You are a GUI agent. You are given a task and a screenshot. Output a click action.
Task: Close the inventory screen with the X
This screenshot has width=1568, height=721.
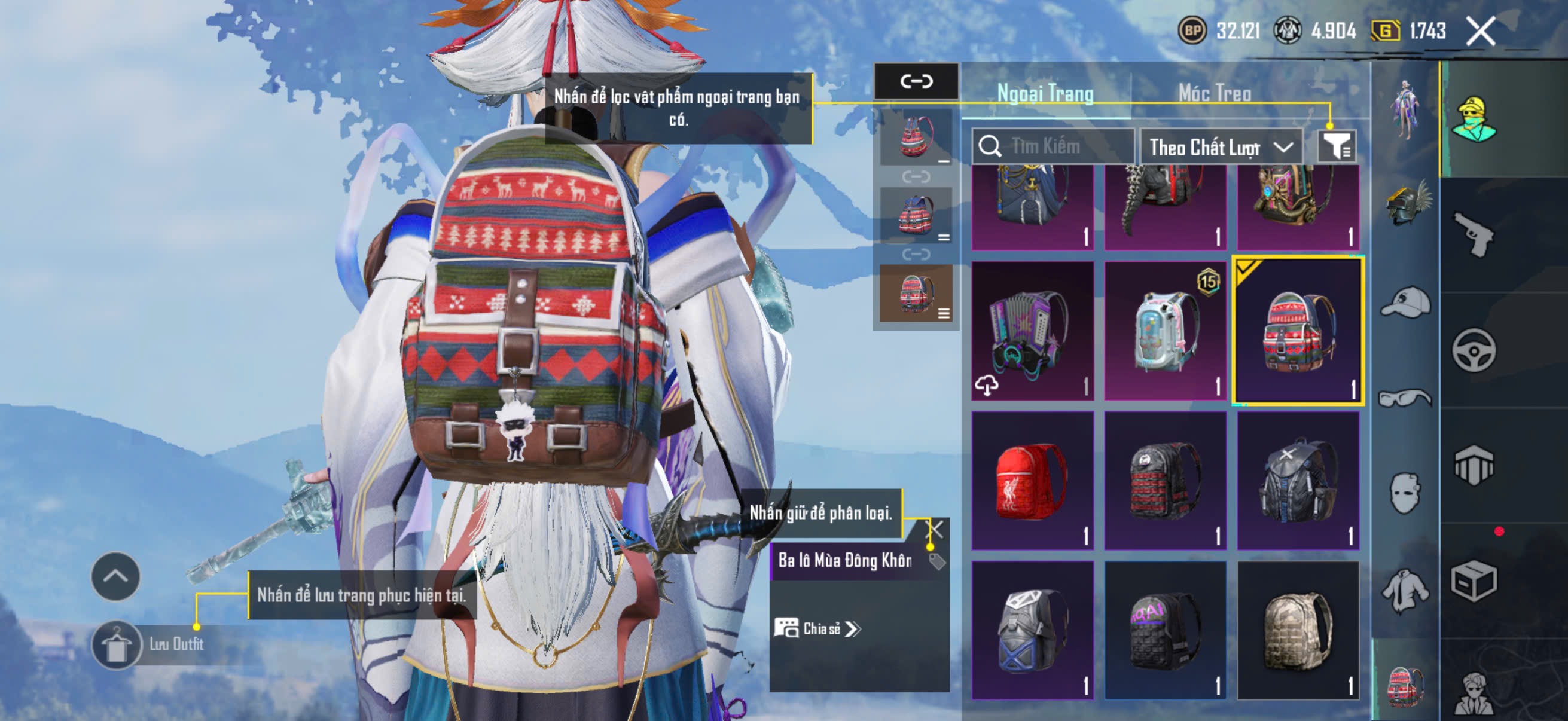(x=1480, y=31)
